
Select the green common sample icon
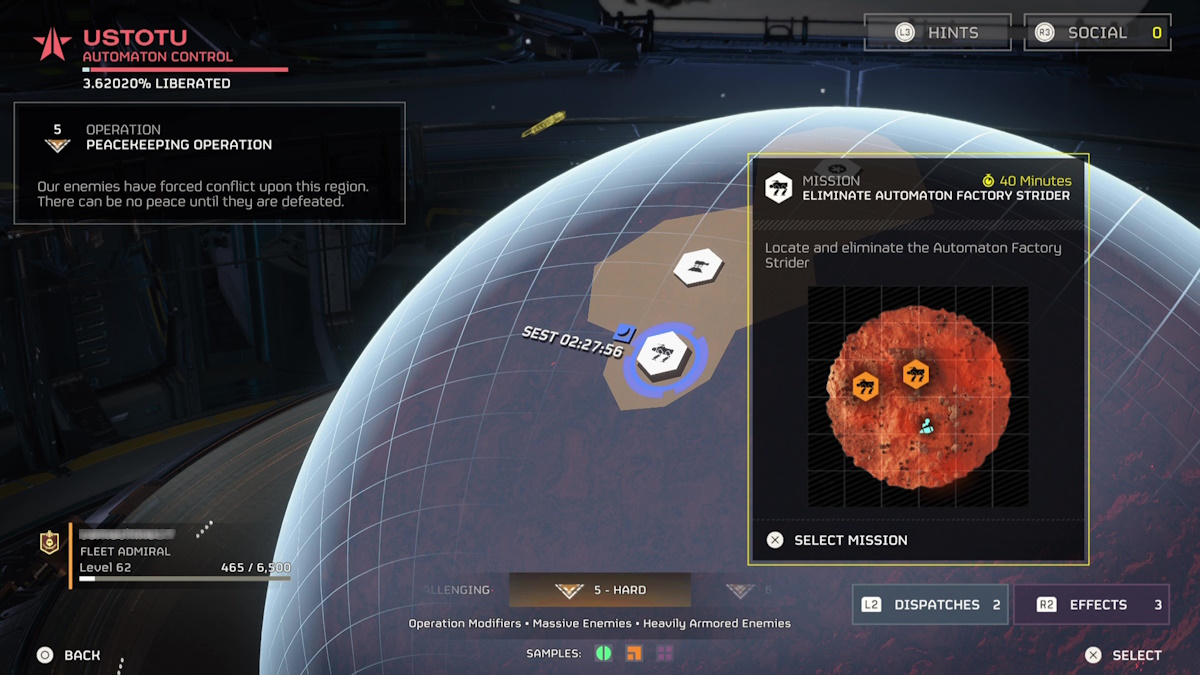pos(604,653)
